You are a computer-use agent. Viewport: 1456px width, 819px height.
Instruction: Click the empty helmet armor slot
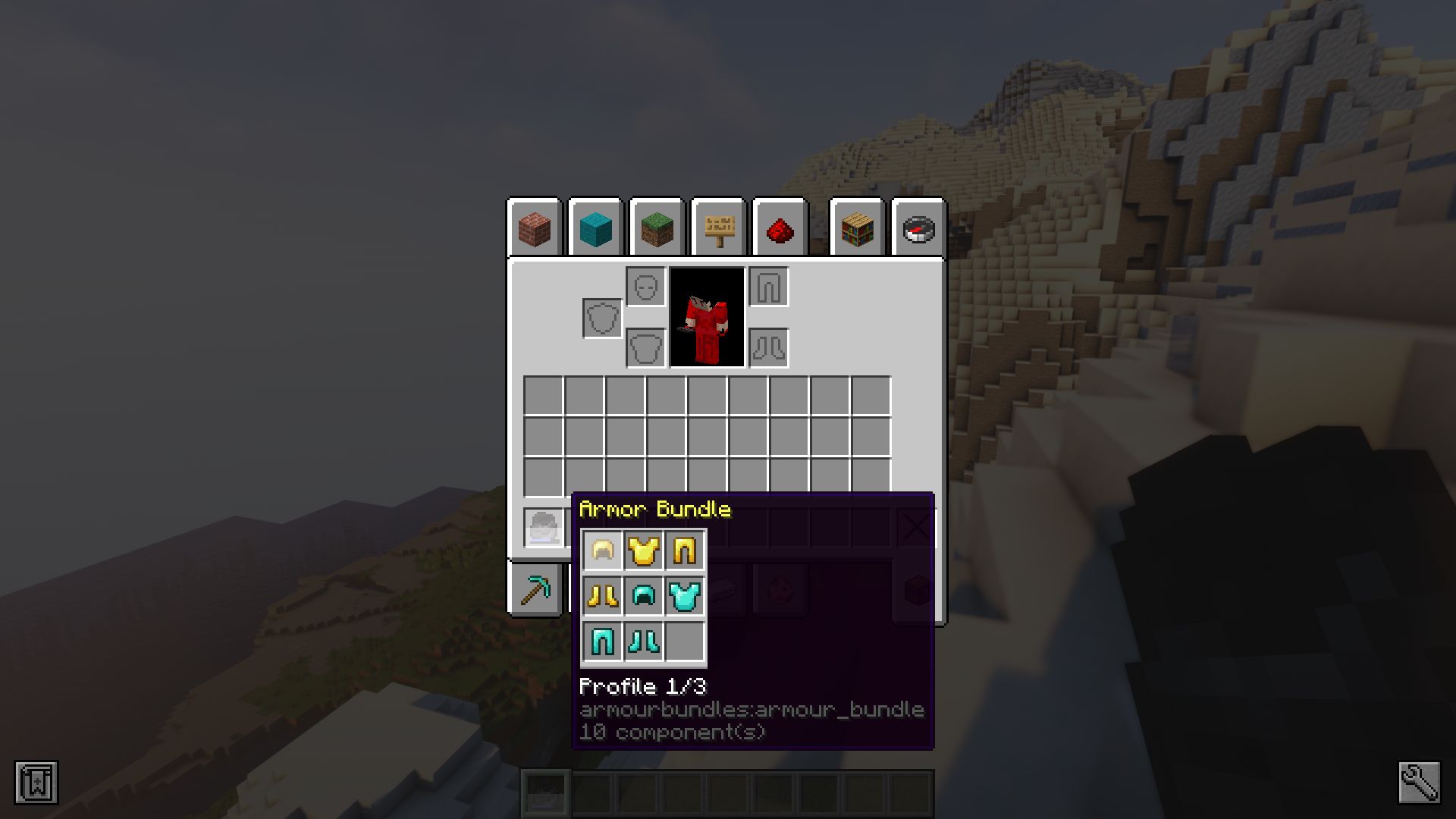(646, 287)
